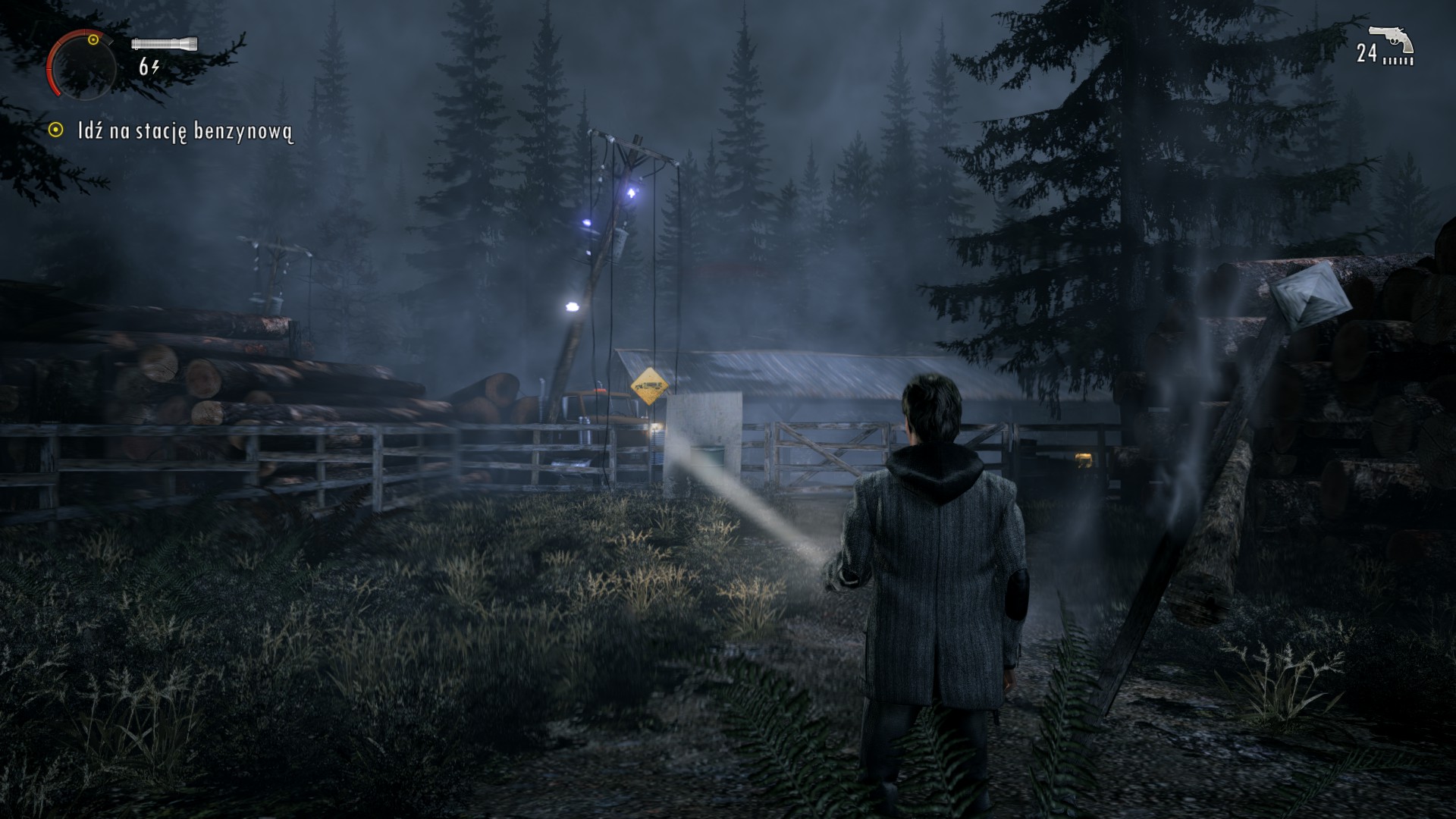Click the objective "Idź na stację benzynową"

point(184,131)
